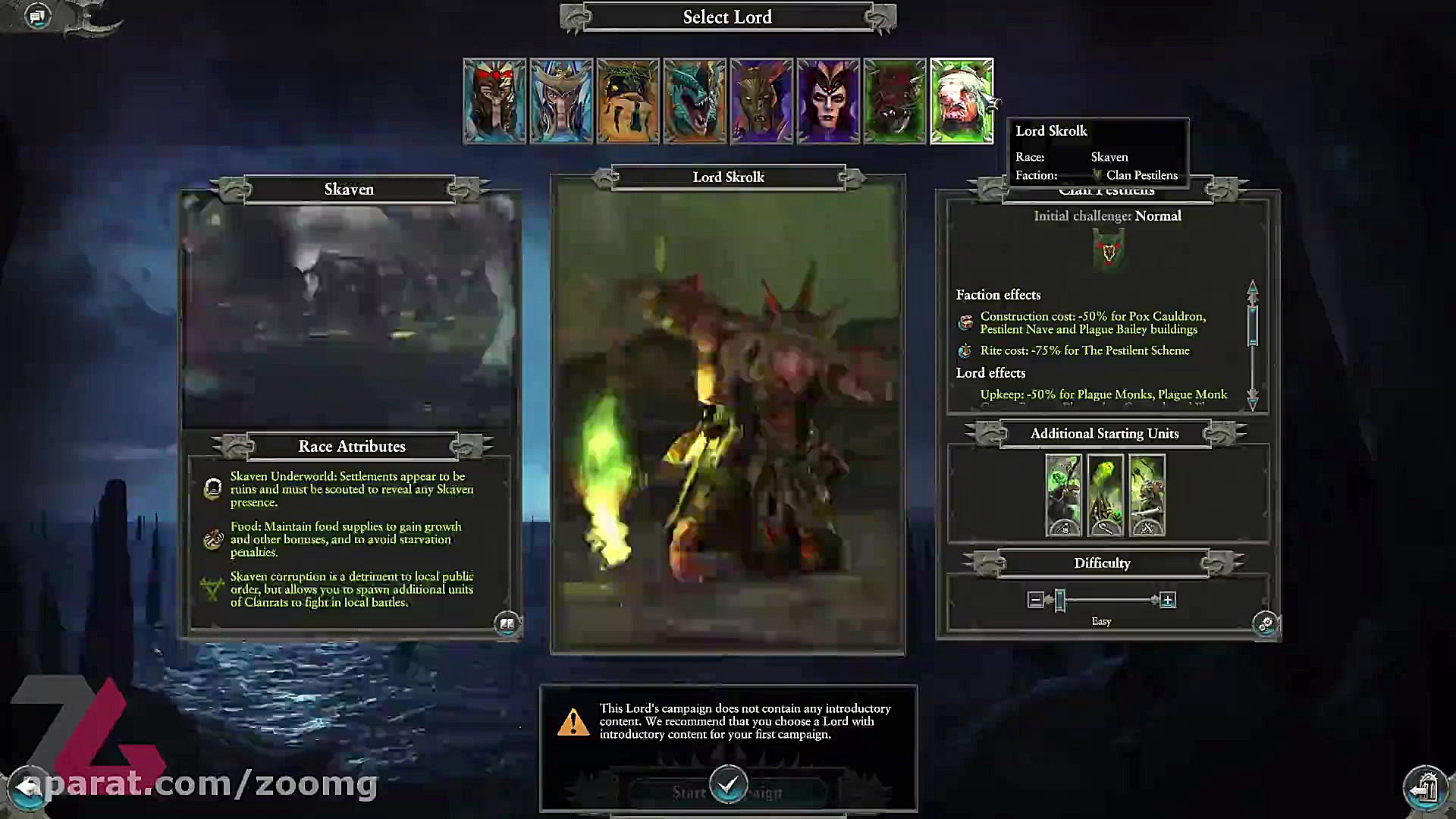Open the book icon under Race Attributes

(x=507, y=624)
